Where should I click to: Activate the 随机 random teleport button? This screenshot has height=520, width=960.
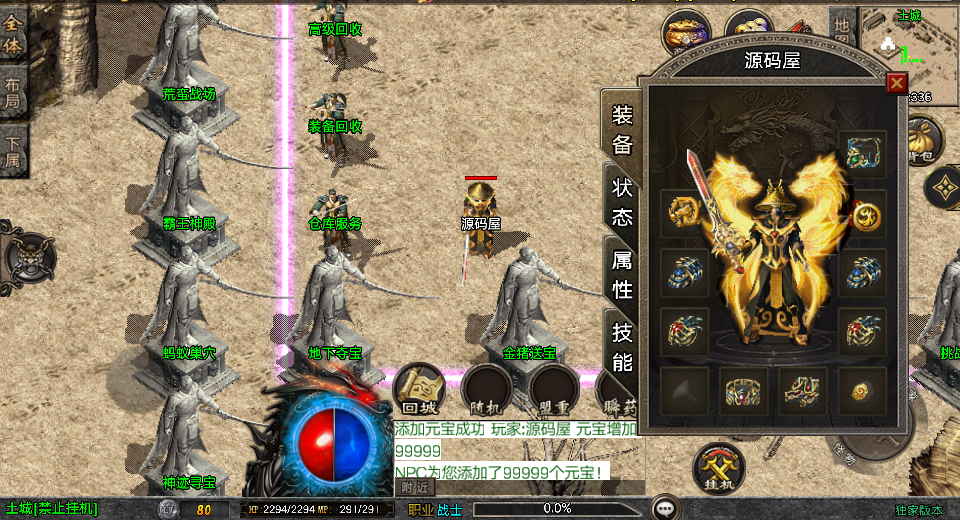(488, 392)
